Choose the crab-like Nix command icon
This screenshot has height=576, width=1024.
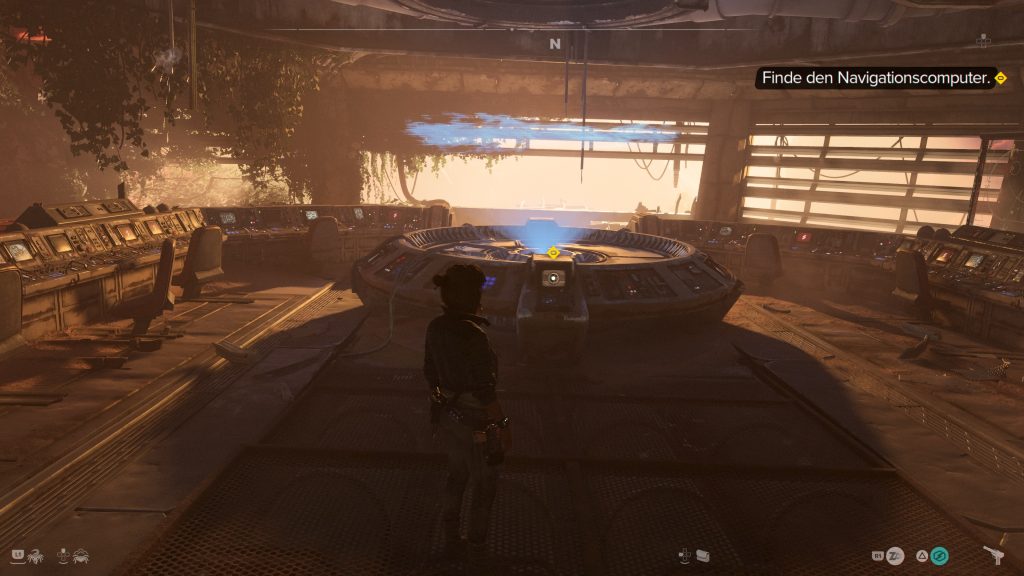click(x=82, y=553)
